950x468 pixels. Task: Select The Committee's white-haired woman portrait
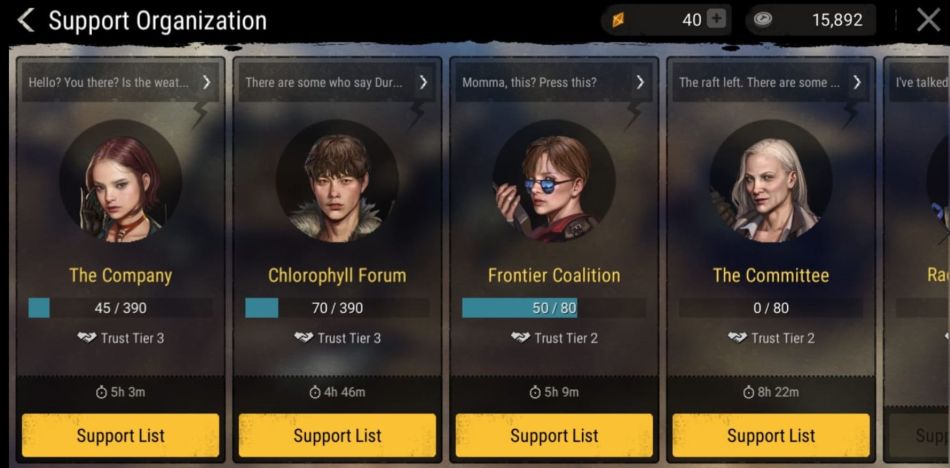click(x=771, y=190)
